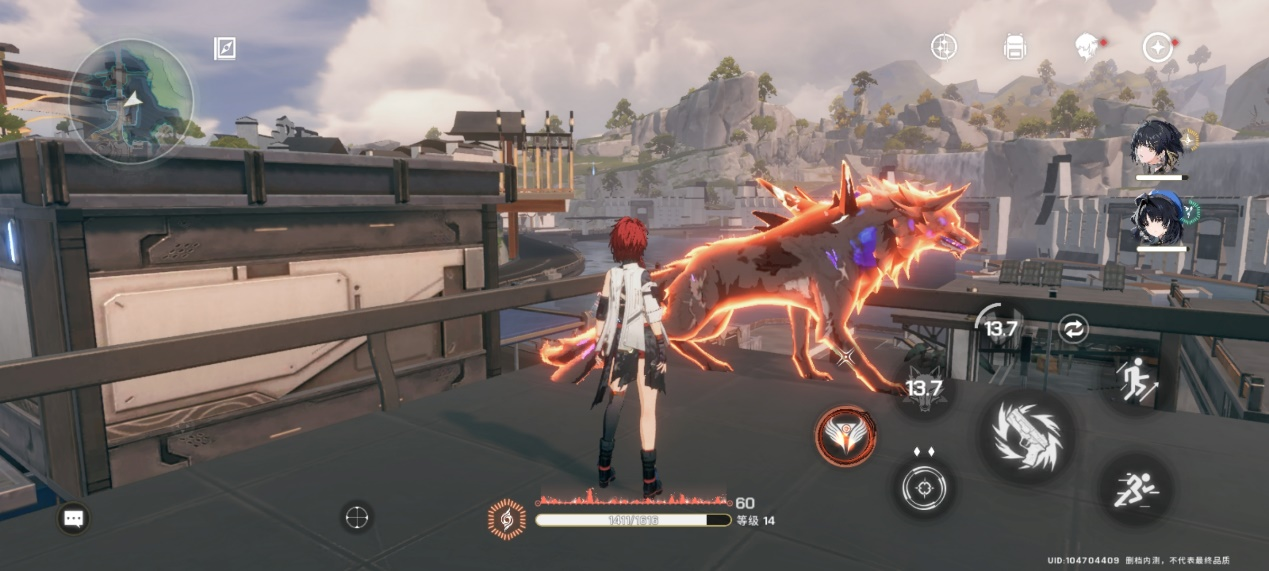Open the quest journal compass icon

click(x=225, y=48)
